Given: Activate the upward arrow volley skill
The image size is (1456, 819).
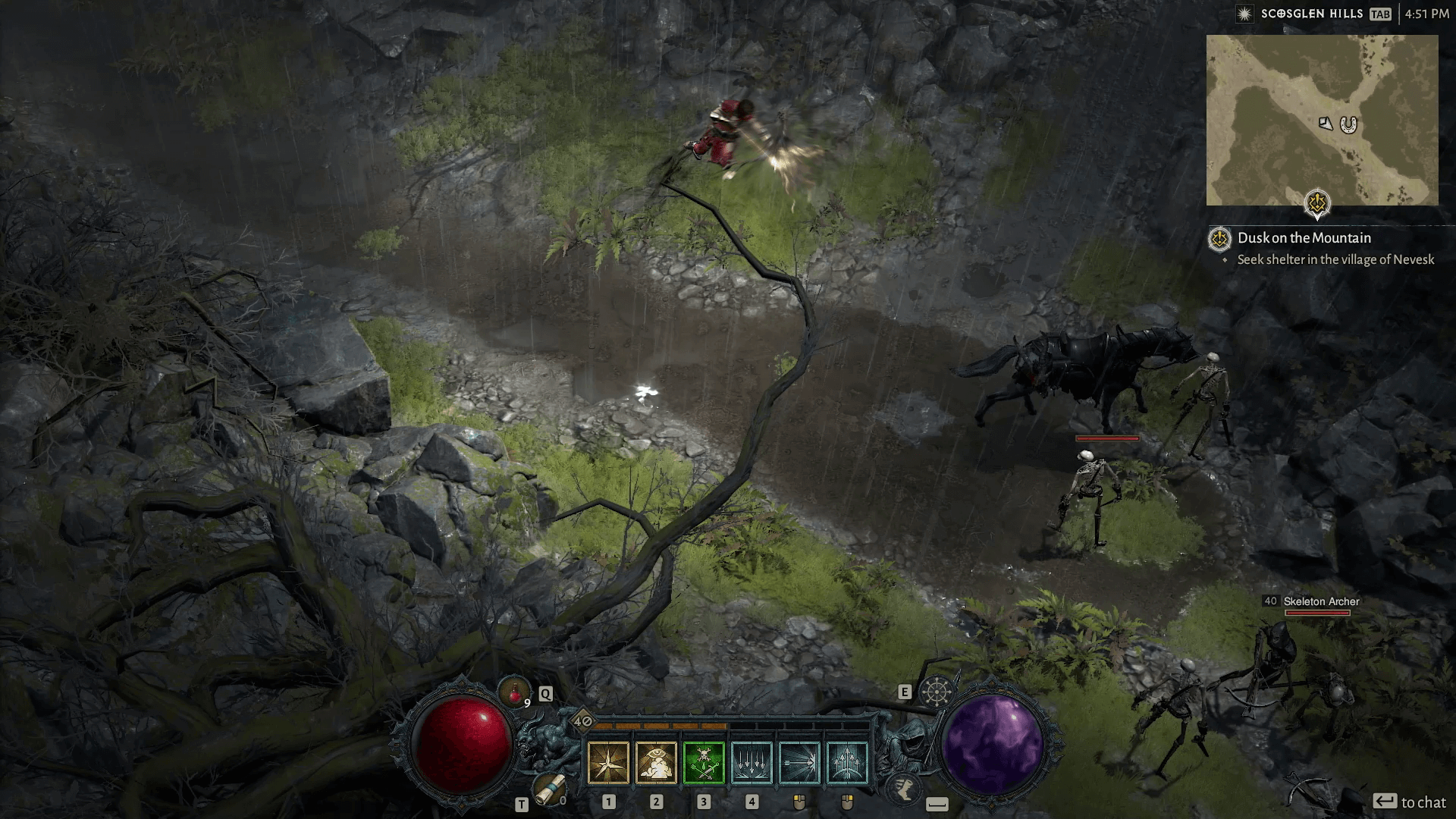Looking at the screenshot, I should [x=847, y=762].
